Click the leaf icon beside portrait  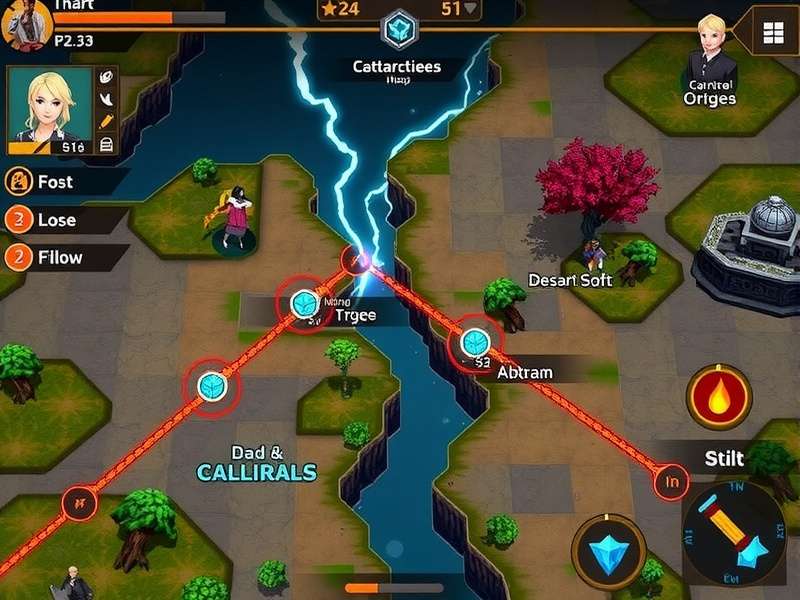(107, 76)
